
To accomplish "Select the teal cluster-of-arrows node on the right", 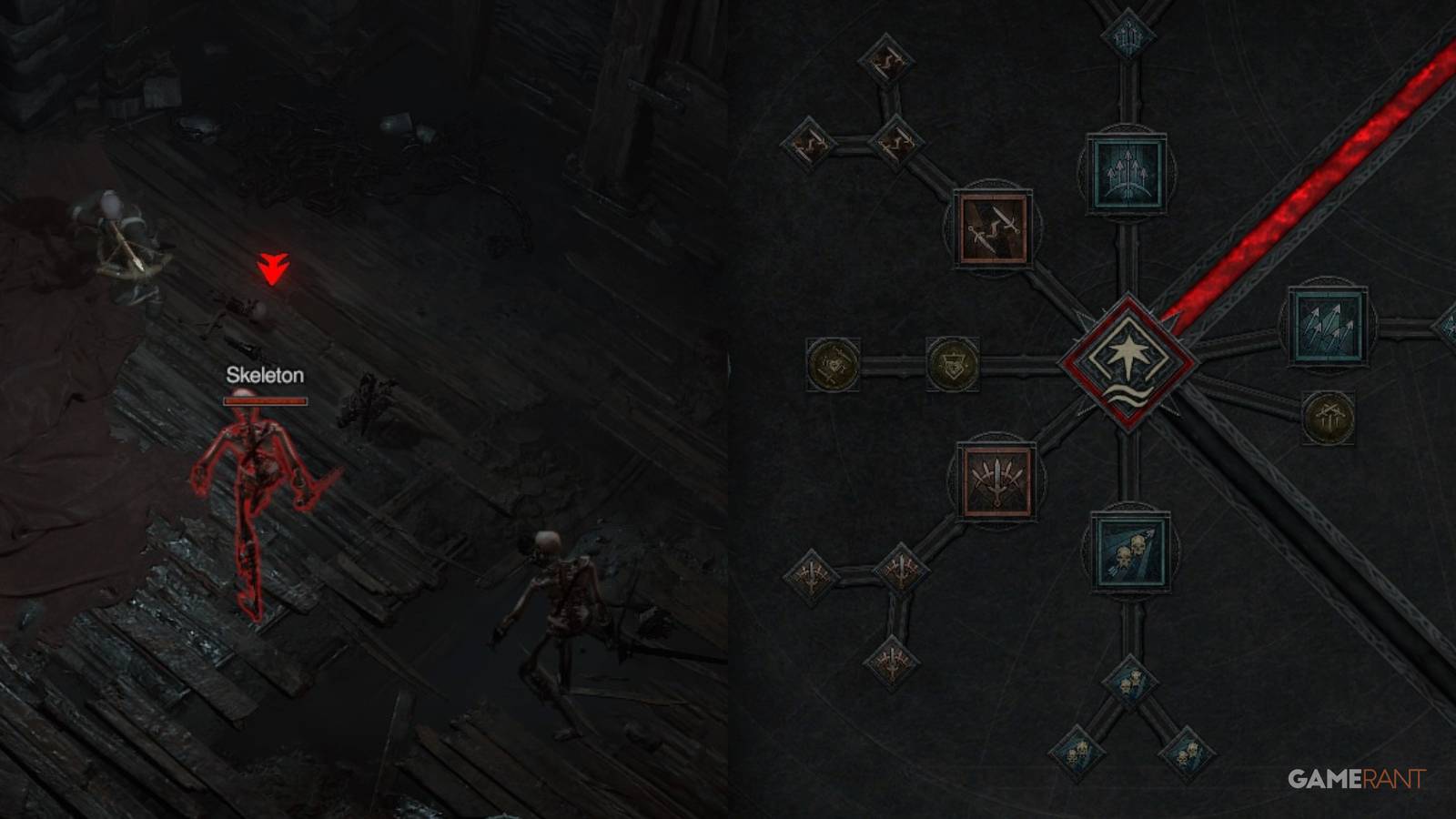I will click(1330, 326).
